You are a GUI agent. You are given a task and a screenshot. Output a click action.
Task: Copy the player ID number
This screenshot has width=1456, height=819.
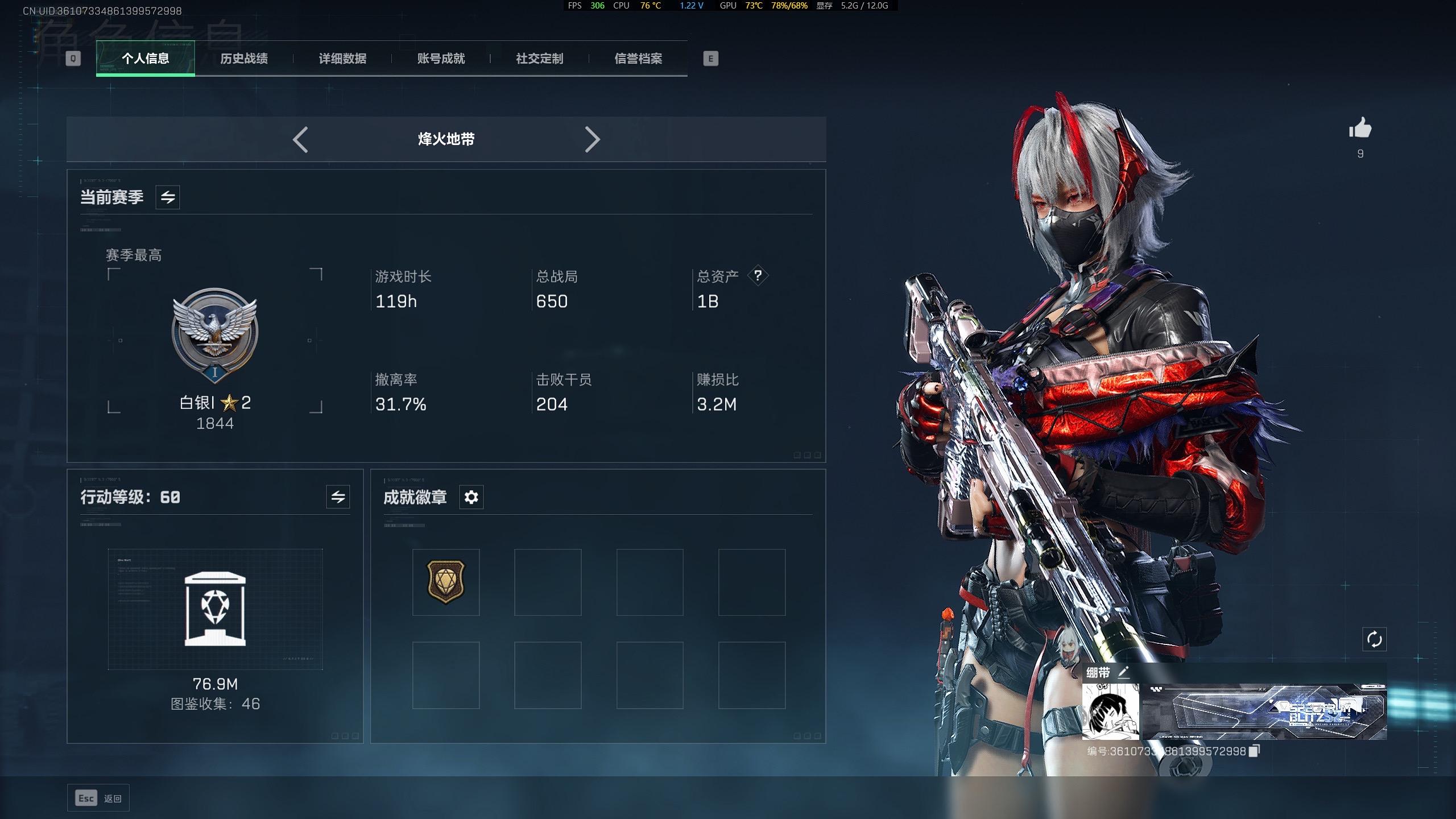pyautogui.click(x=1255, y=751)
